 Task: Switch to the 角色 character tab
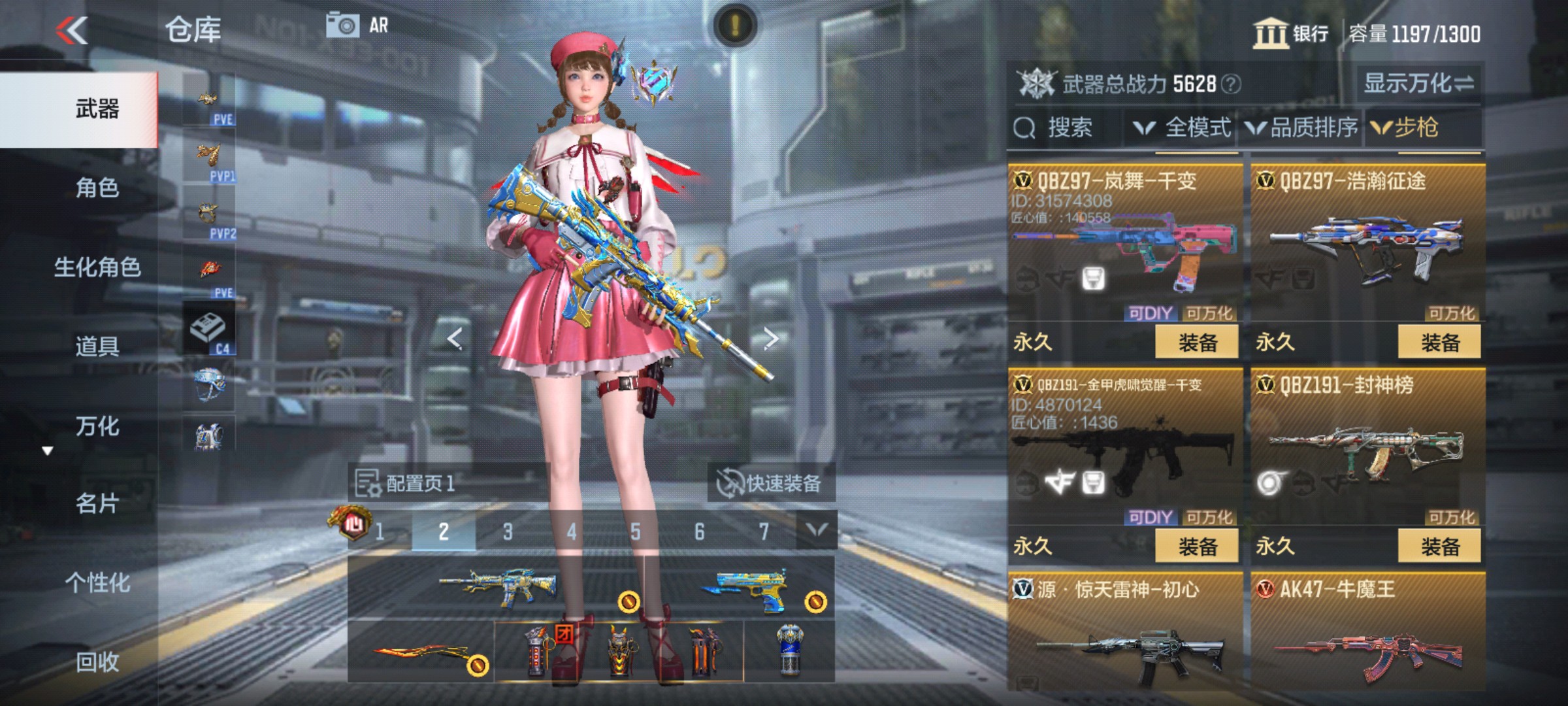[x=96, y=188]
